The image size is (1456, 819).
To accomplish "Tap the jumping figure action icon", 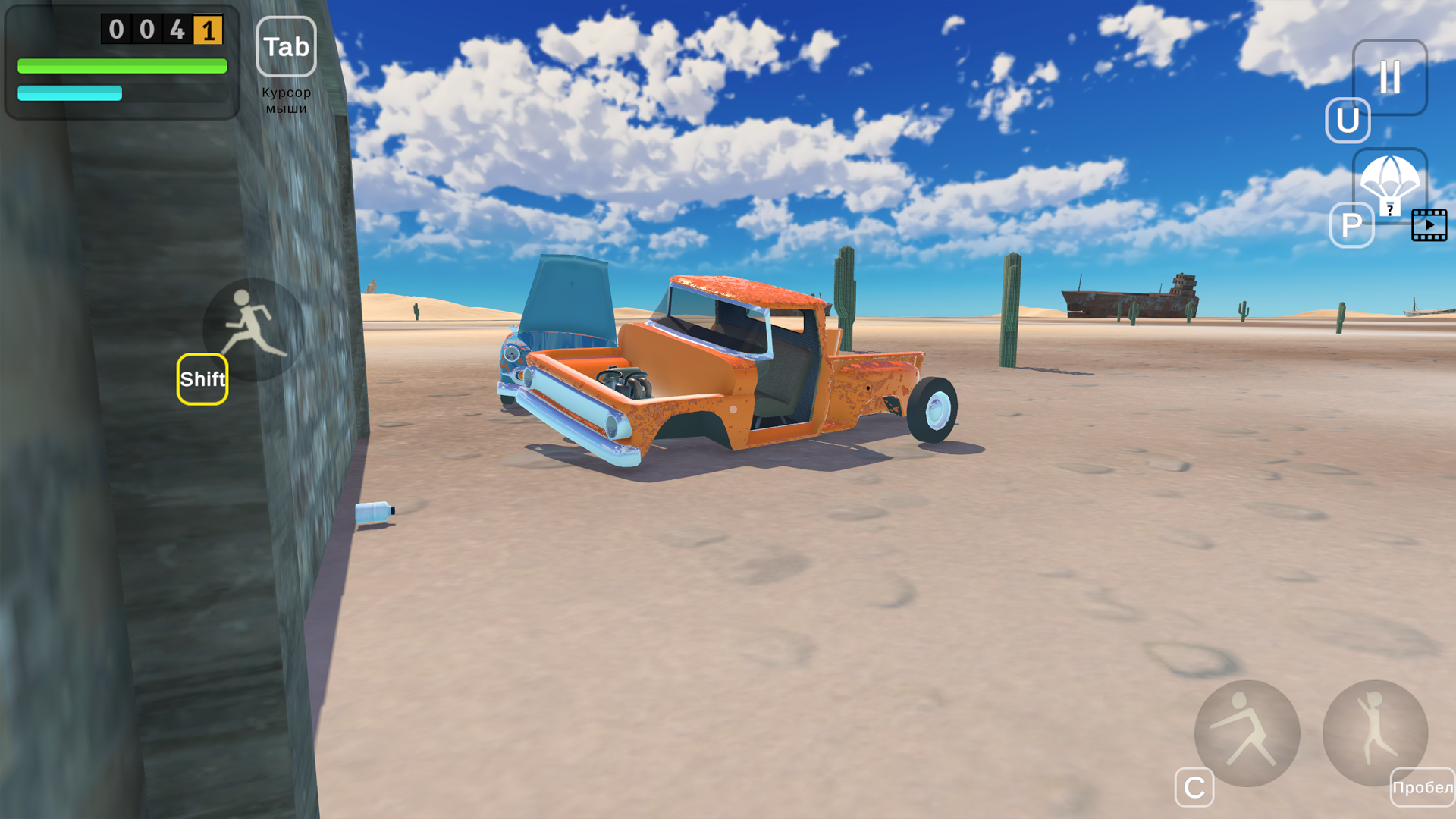I will click(1376, 732).
